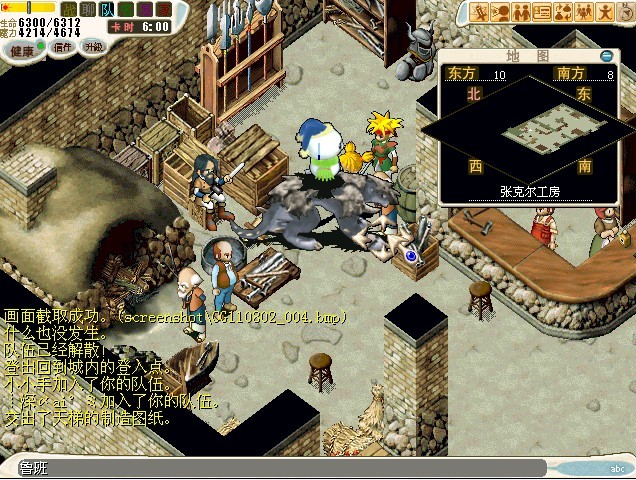Toggle the 聊 chat channel
This screenshot has height=480, width=636.
click(x=89, y=9)
